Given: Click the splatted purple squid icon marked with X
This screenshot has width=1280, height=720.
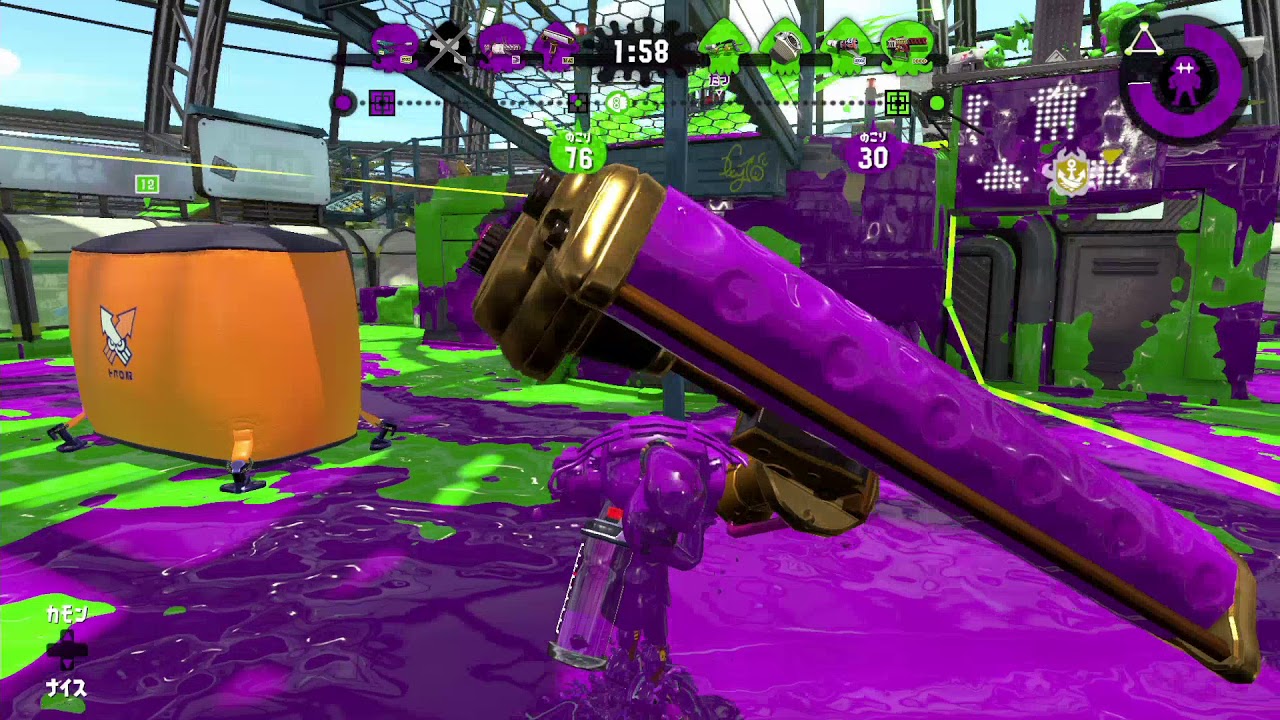Looking at the screenshot, I should 448,45.
